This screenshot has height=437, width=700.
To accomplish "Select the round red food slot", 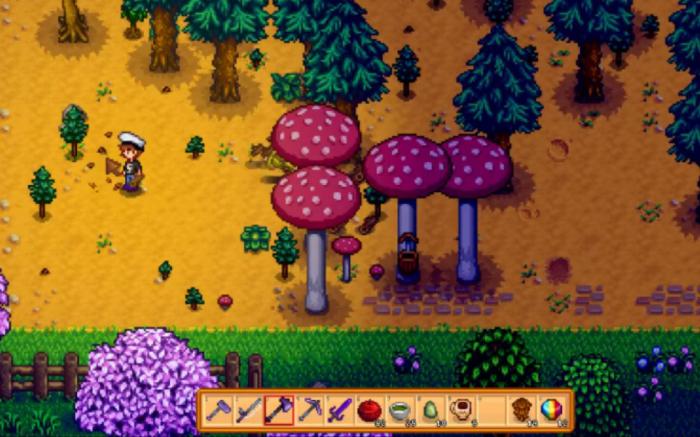I will (x=370, y=410).
